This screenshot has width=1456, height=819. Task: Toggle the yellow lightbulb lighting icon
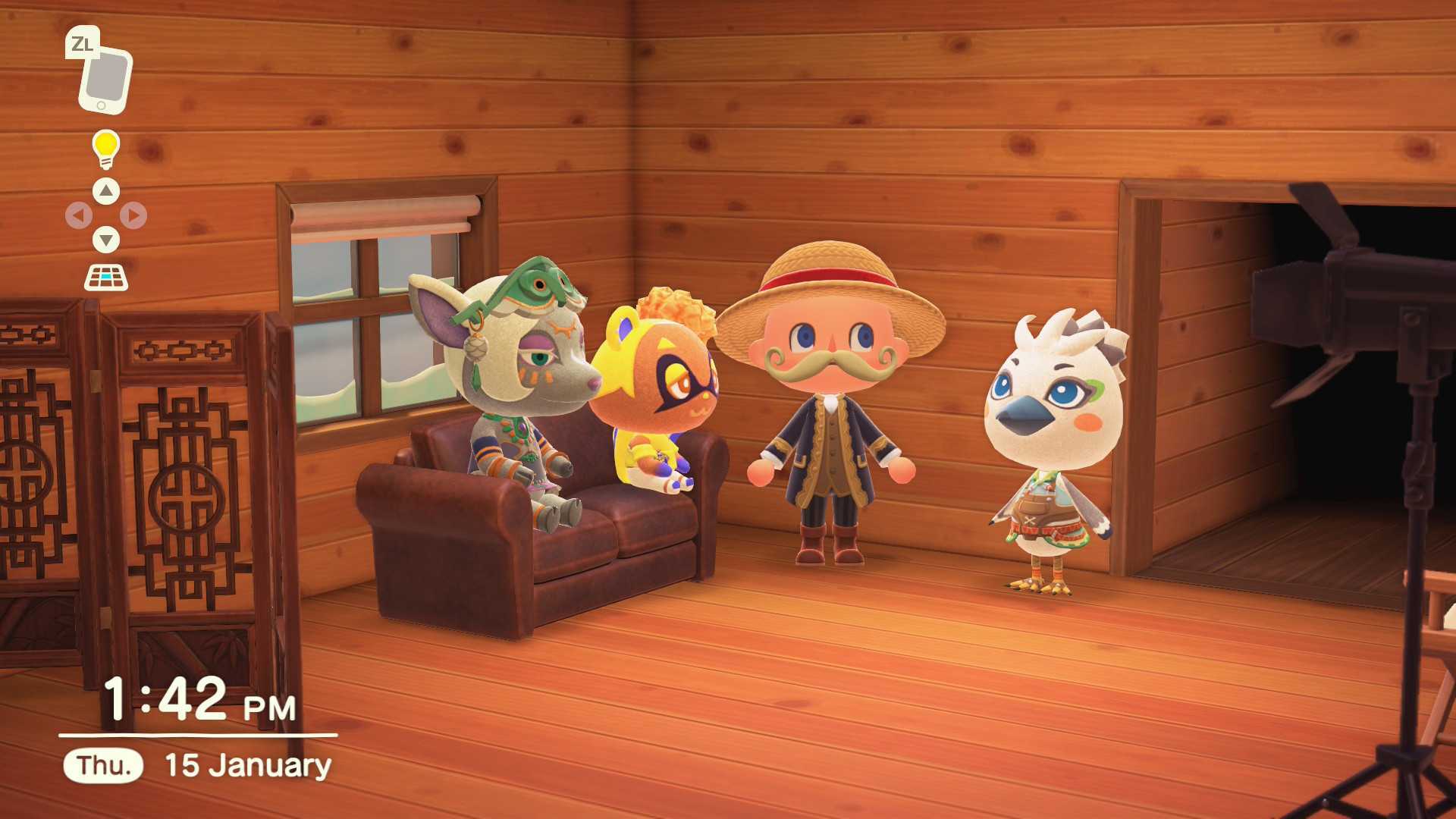tap(105, 148)
